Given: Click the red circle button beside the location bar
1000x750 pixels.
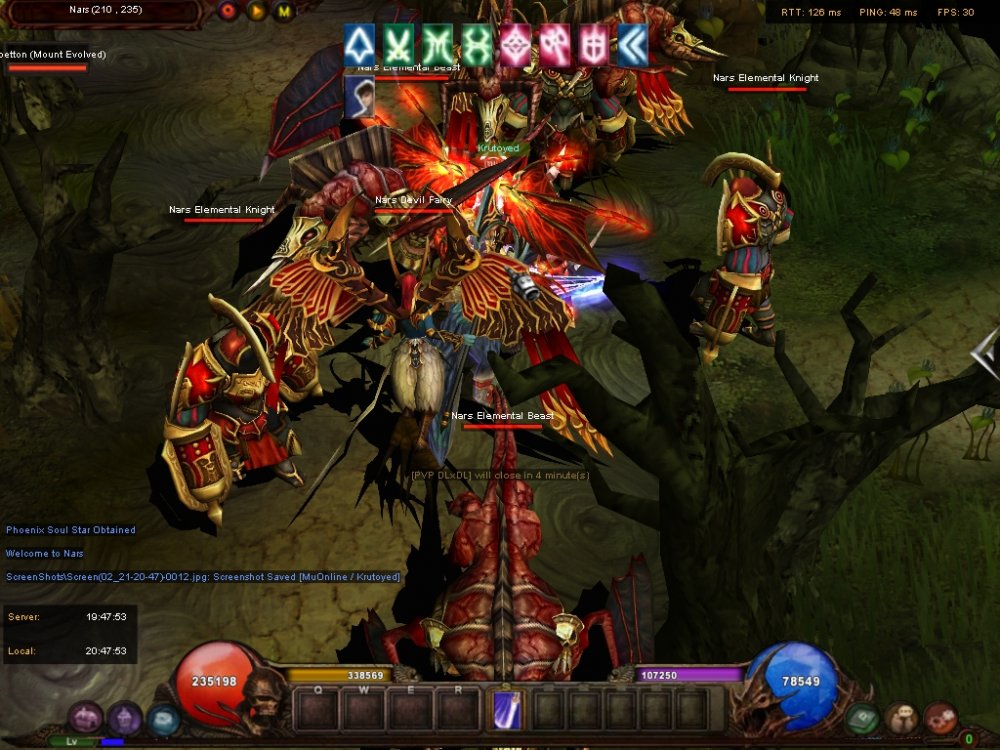Looking at the screenshot, I should click(x=228, y=11).
